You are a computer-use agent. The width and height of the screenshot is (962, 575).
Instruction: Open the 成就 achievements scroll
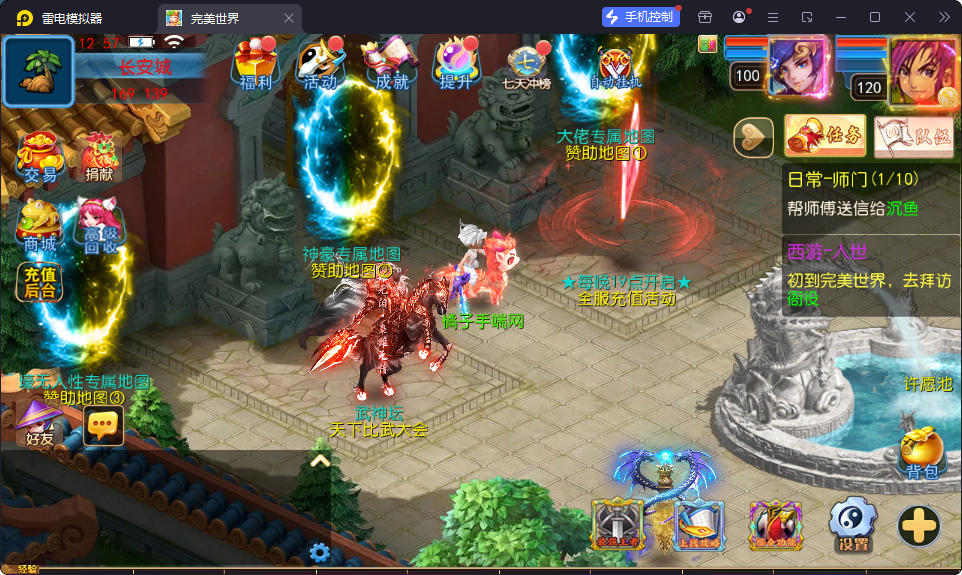(388, 66)
